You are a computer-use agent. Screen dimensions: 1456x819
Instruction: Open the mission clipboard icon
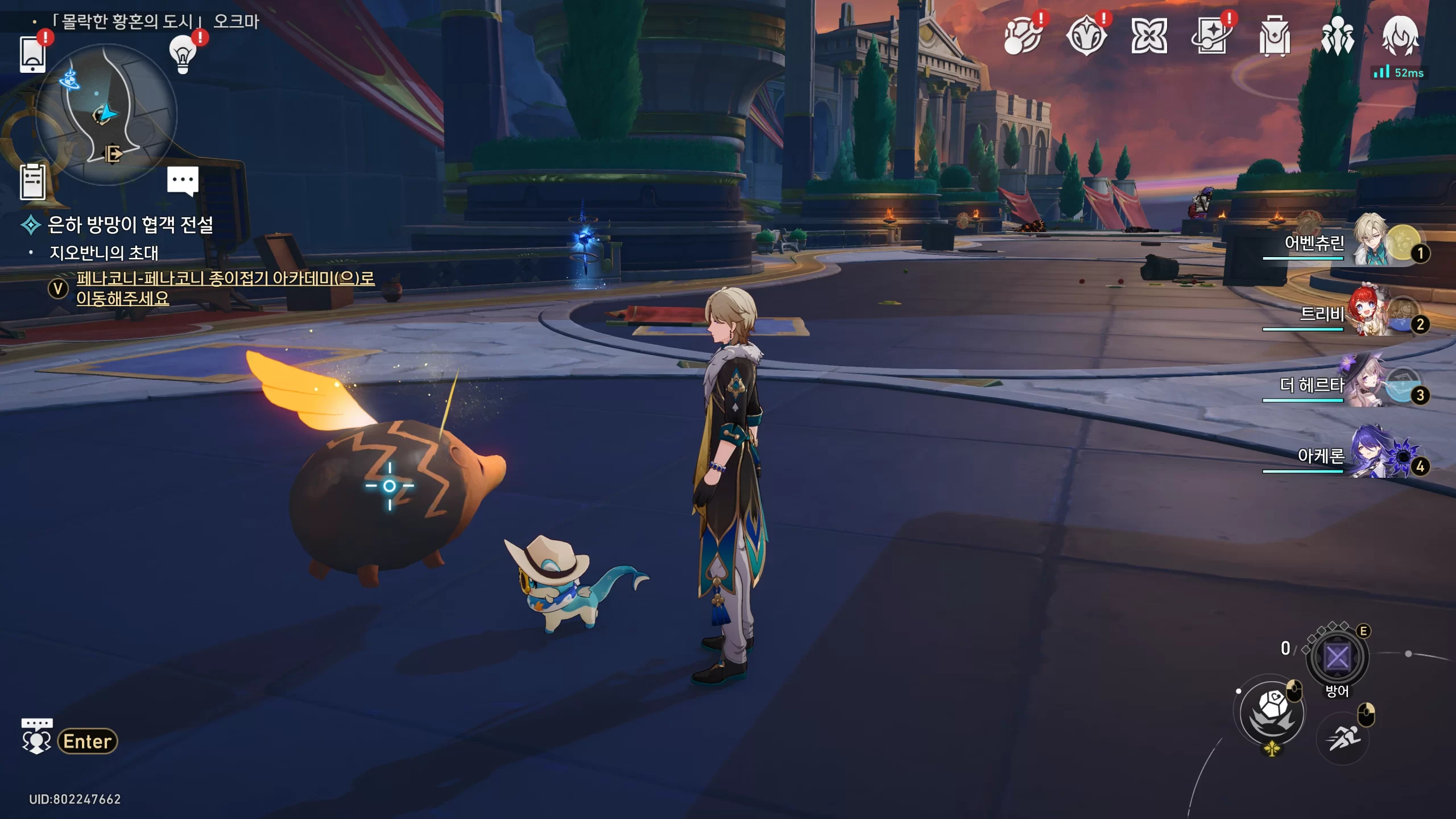click(32, 182)
